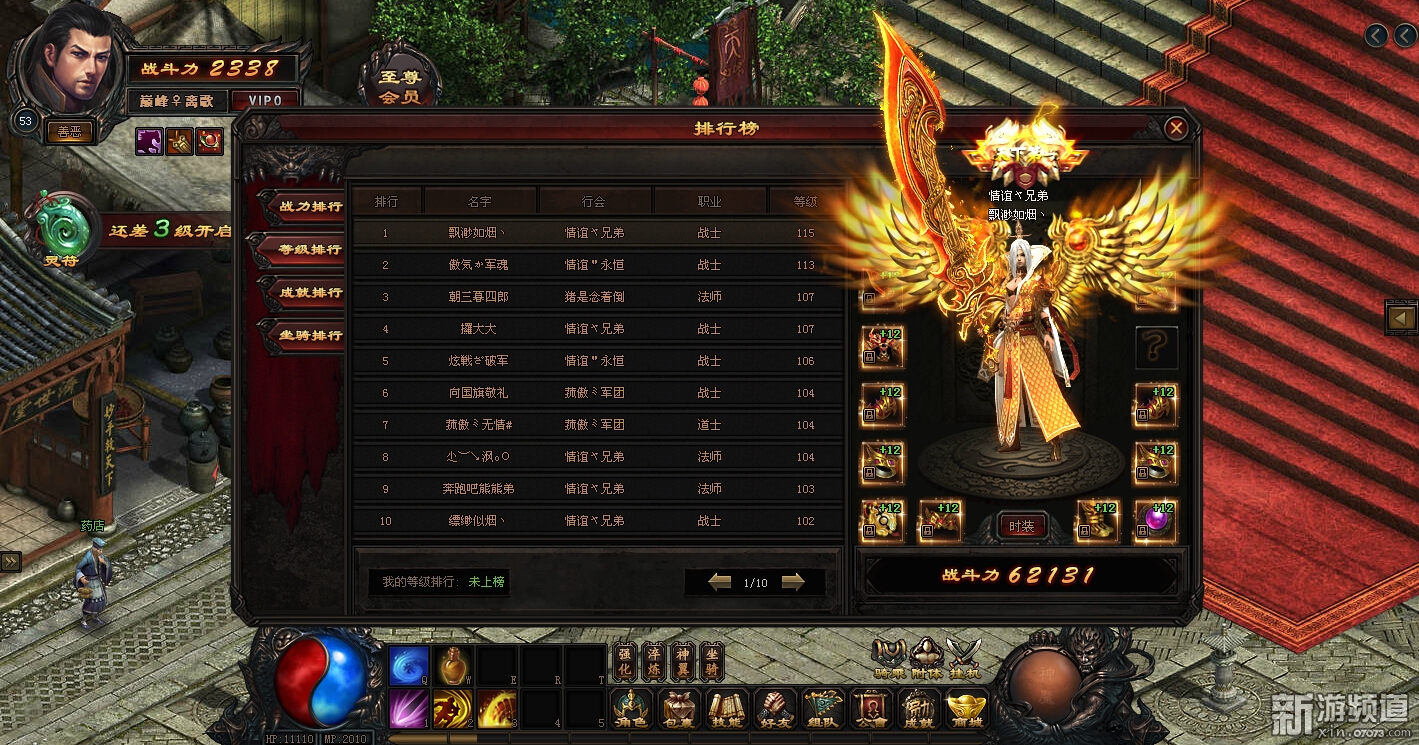Open the 包裹 inventory bag
Viewport: 1419px width, 745px height.
coord(679,709)
